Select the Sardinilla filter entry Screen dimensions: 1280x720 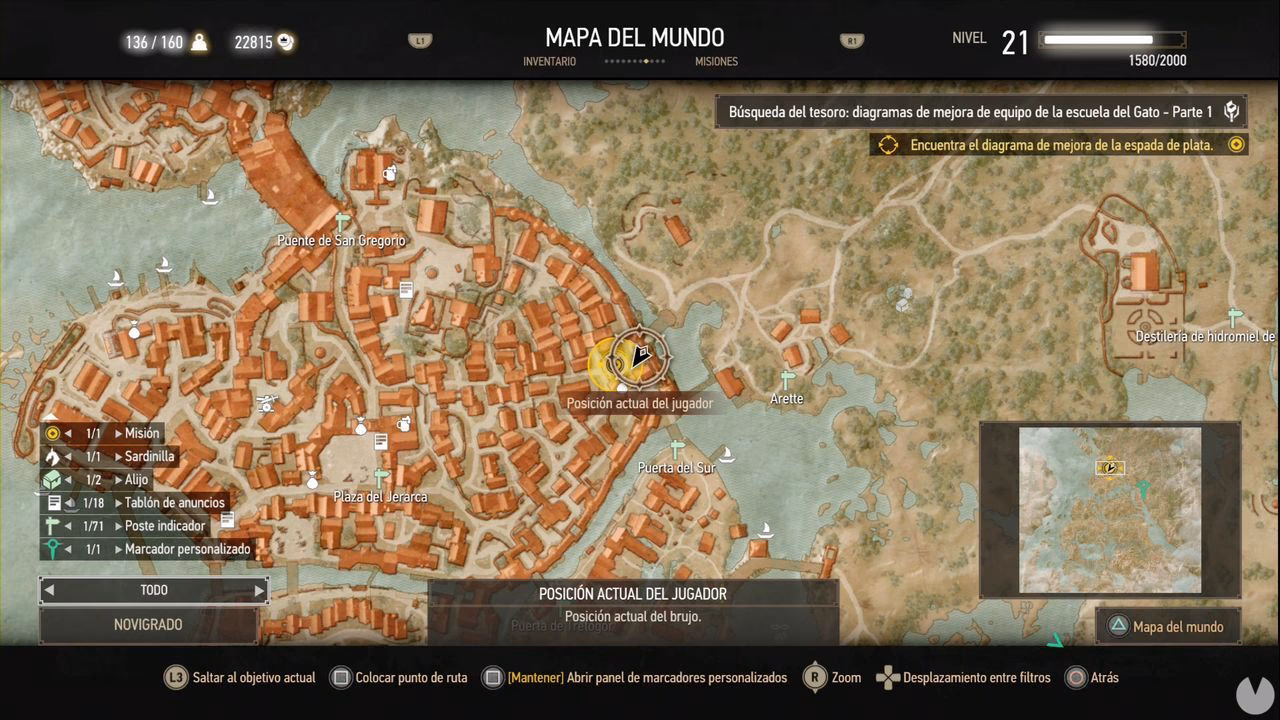149,456
